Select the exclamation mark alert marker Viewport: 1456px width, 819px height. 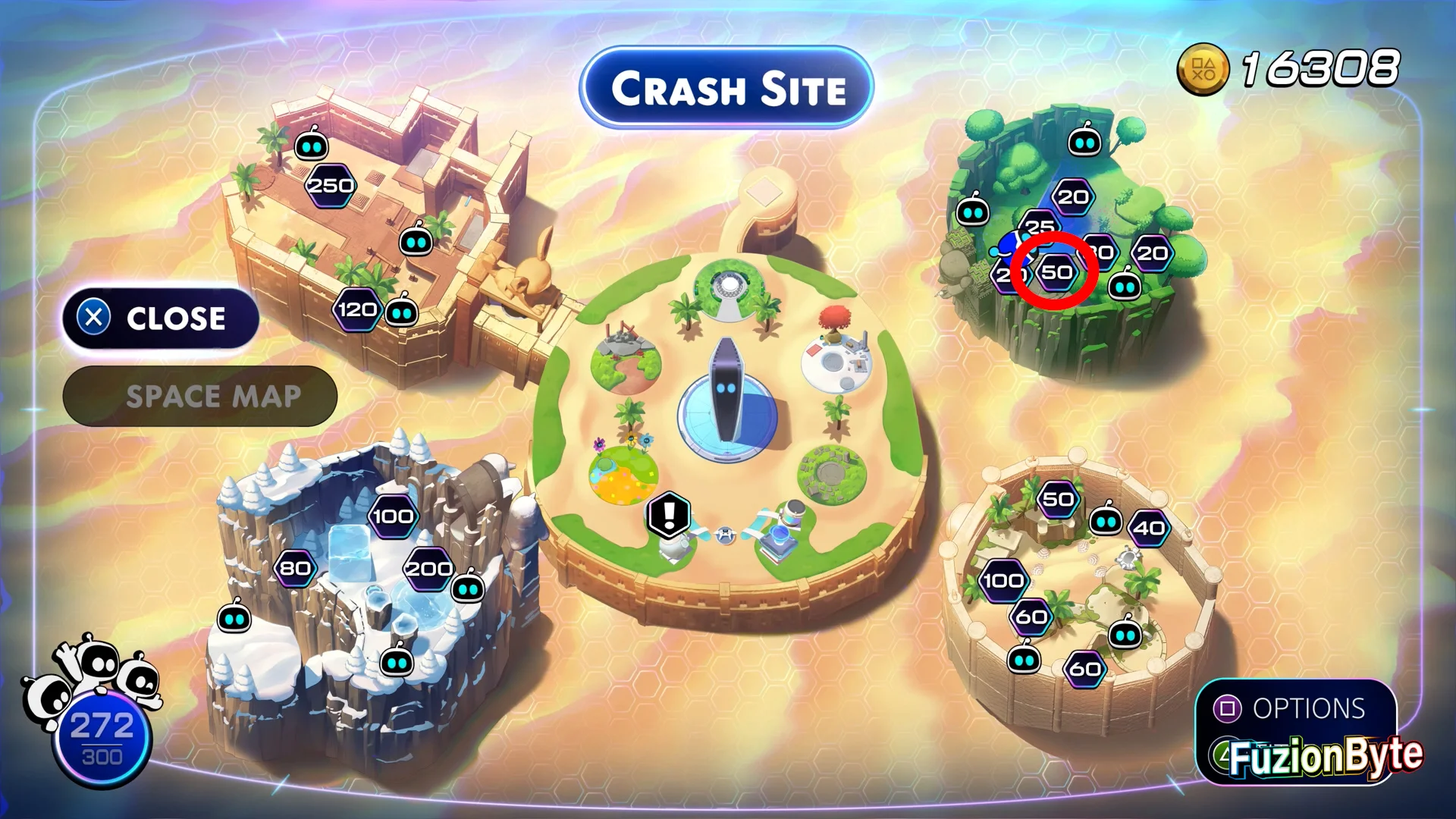(669, 515)
